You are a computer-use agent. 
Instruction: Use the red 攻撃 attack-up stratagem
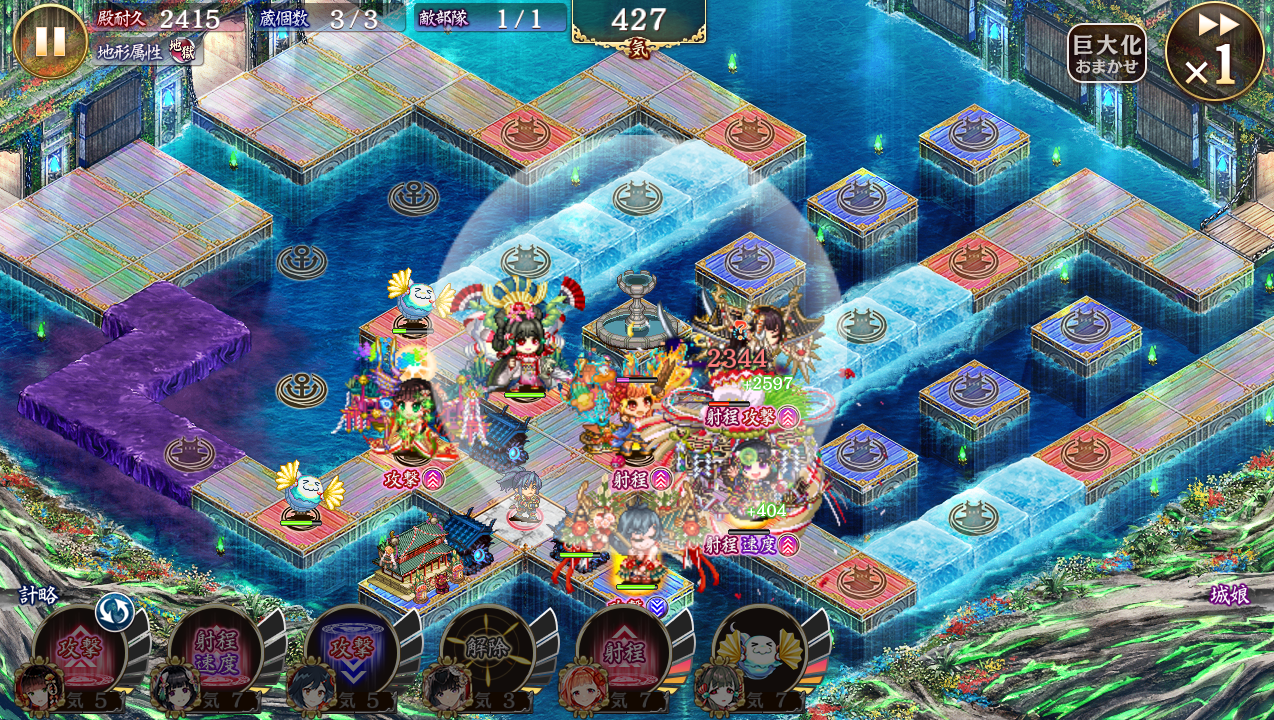pyautogui.click(x=78, y=651)
